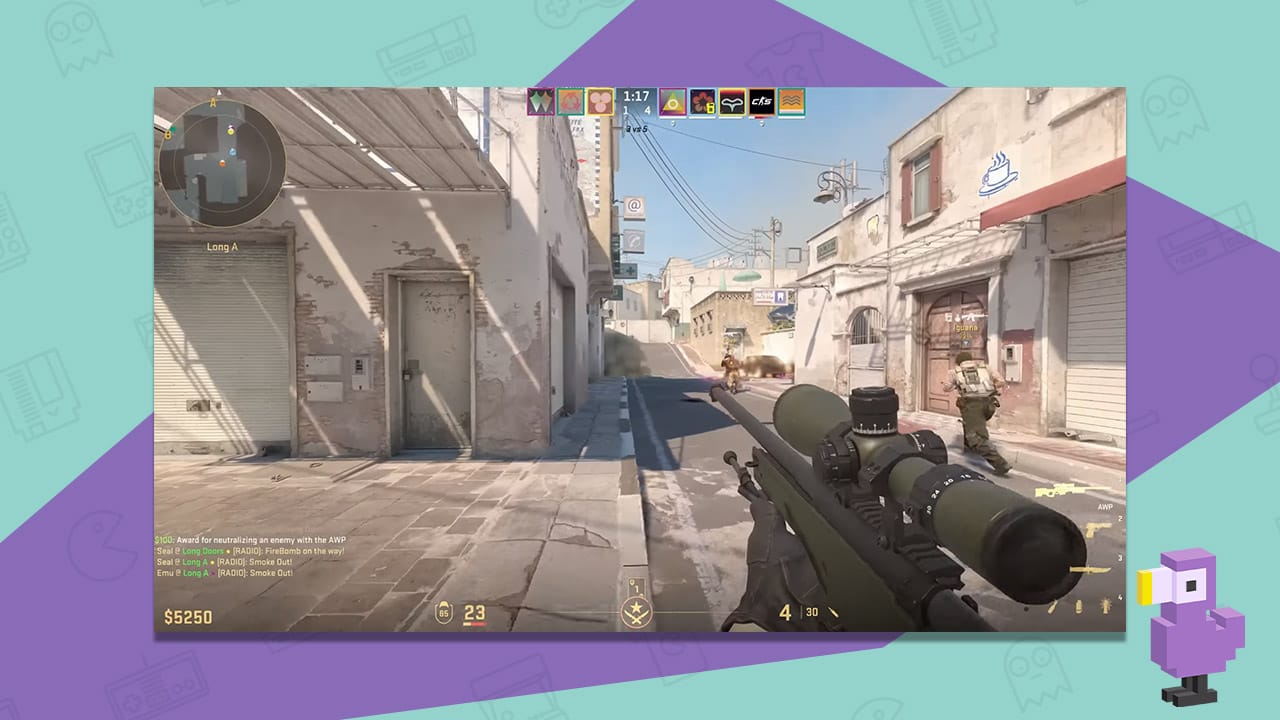Click the smoke grenade icon in the loadout
Screen dimensions: 1280x720
tap(1078, 605)
